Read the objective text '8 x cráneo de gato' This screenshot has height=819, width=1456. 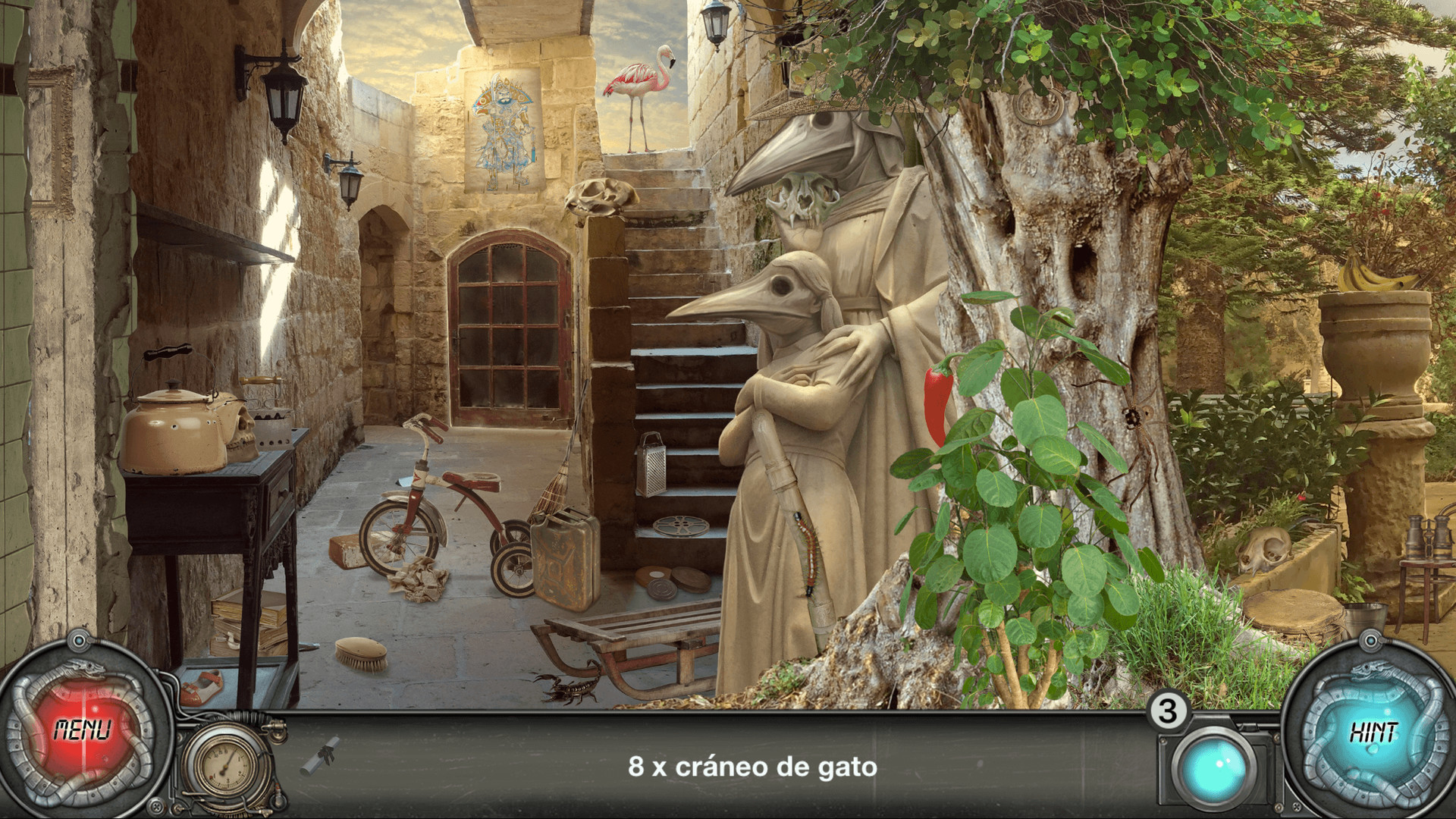[751, 766]
